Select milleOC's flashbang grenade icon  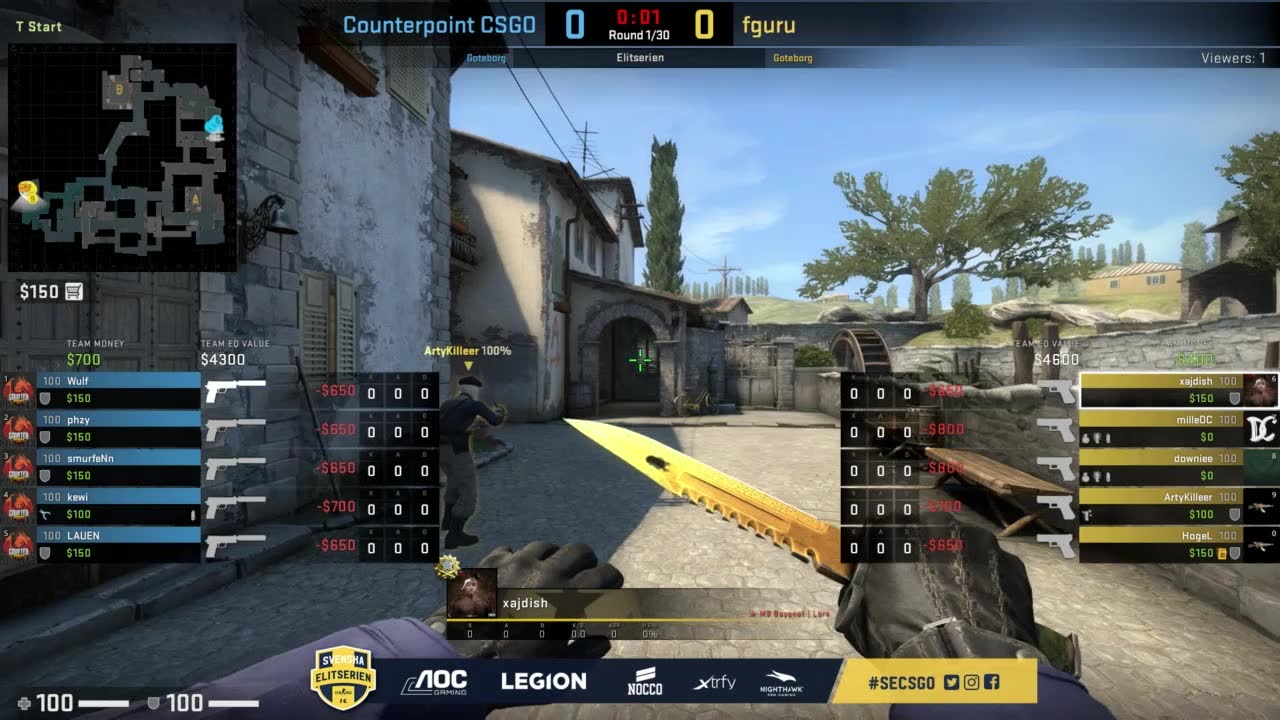click(1097, 437)
